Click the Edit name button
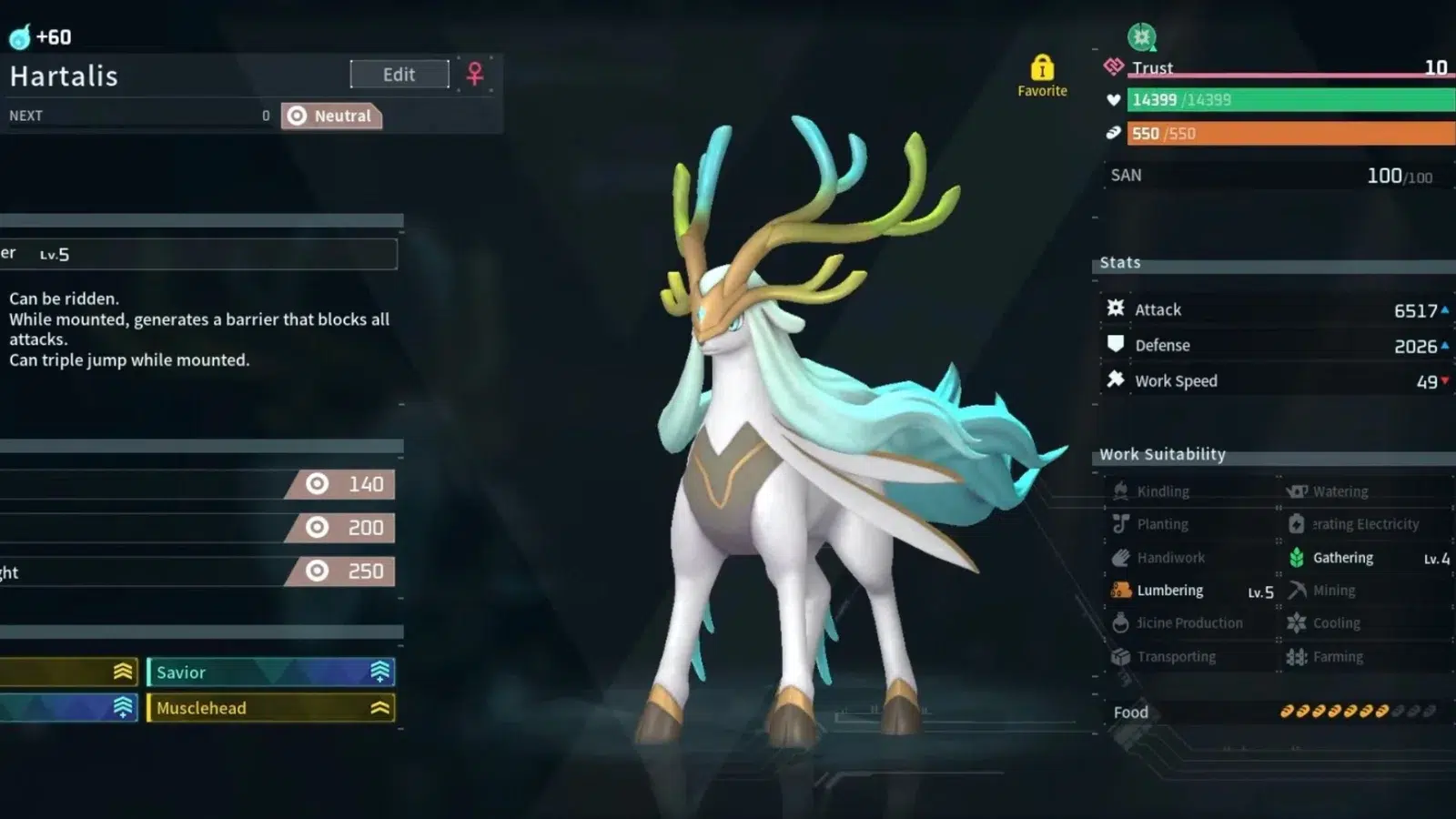Screen dimensions: 1456x819 399,75
